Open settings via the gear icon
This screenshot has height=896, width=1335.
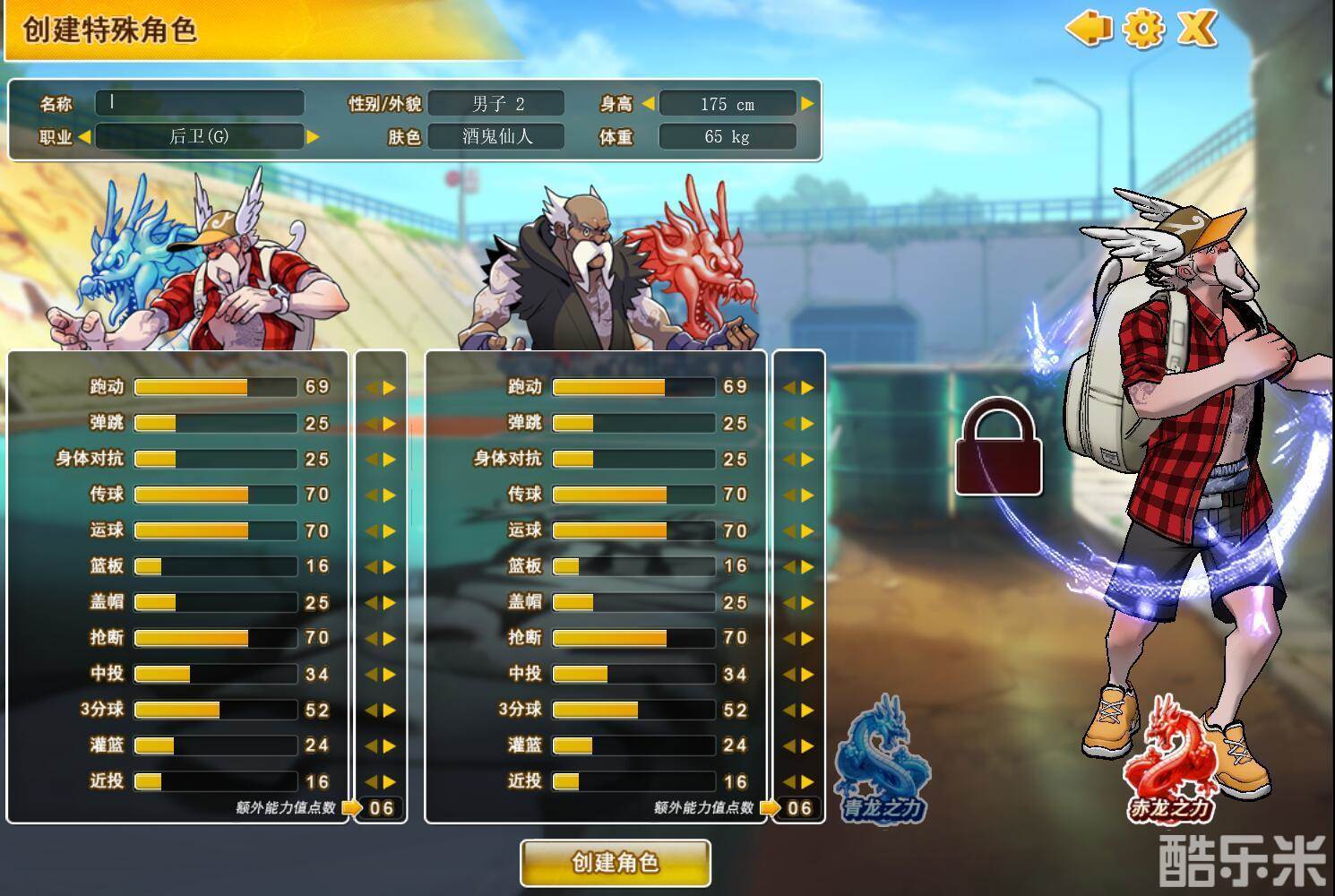(1142, 28)
